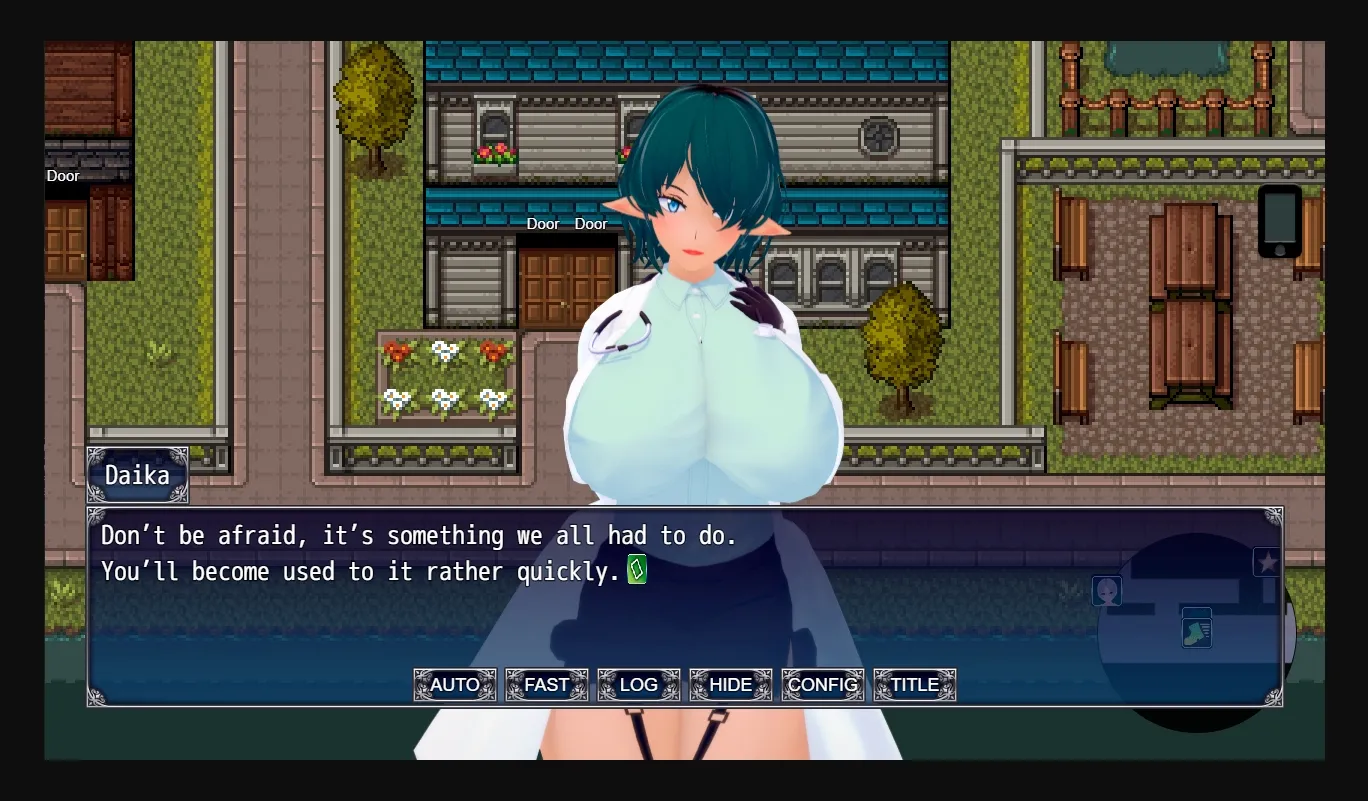Click the green boot speed icon on the minimap overlay
1368x801 pixels.
1197,630
